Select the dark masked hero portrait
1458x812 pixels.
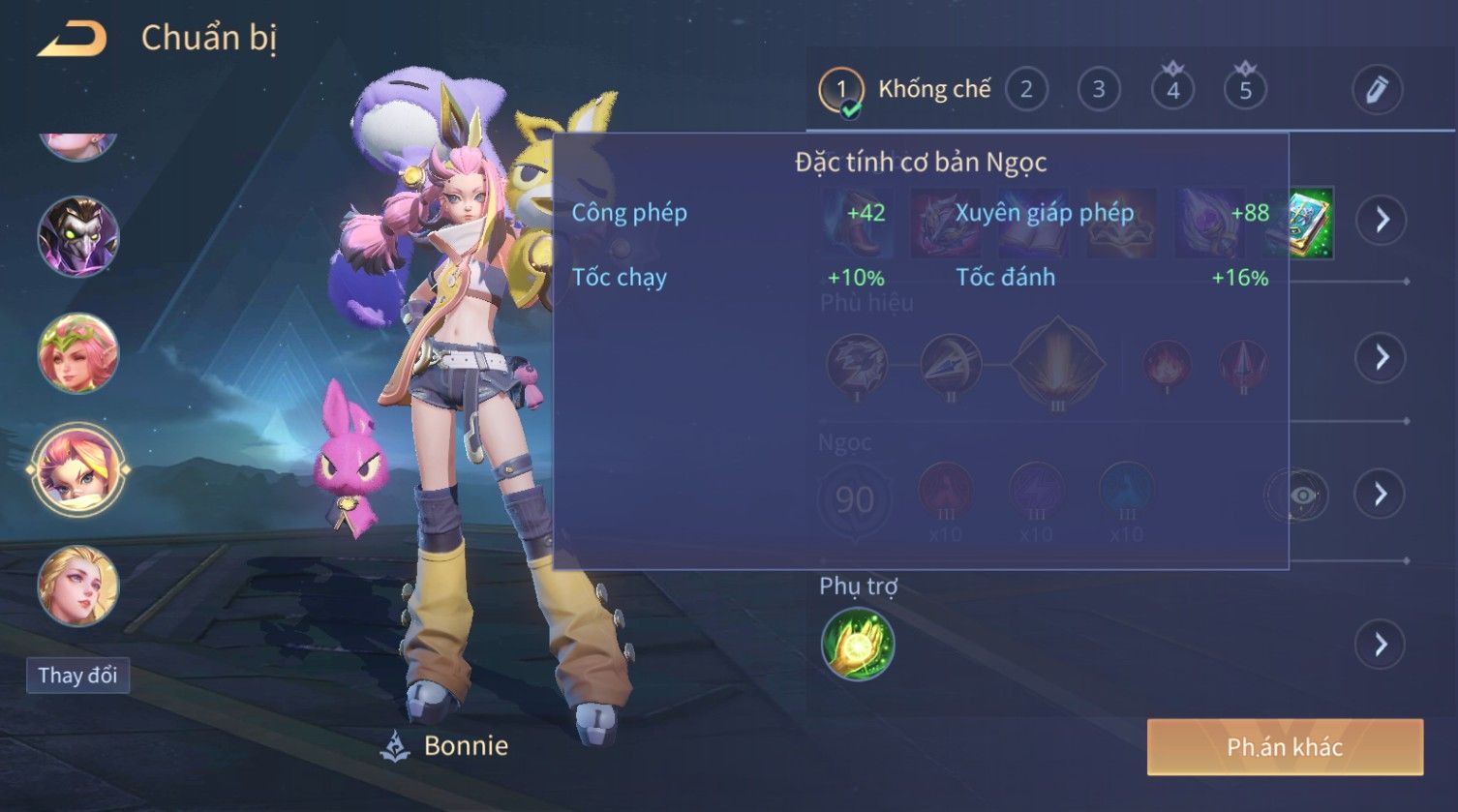[77, 237]
